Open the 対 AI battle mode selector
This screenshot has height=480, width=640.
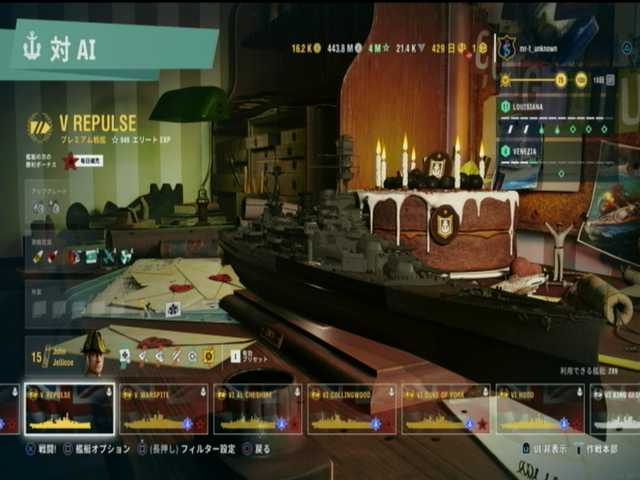[110, 50]
